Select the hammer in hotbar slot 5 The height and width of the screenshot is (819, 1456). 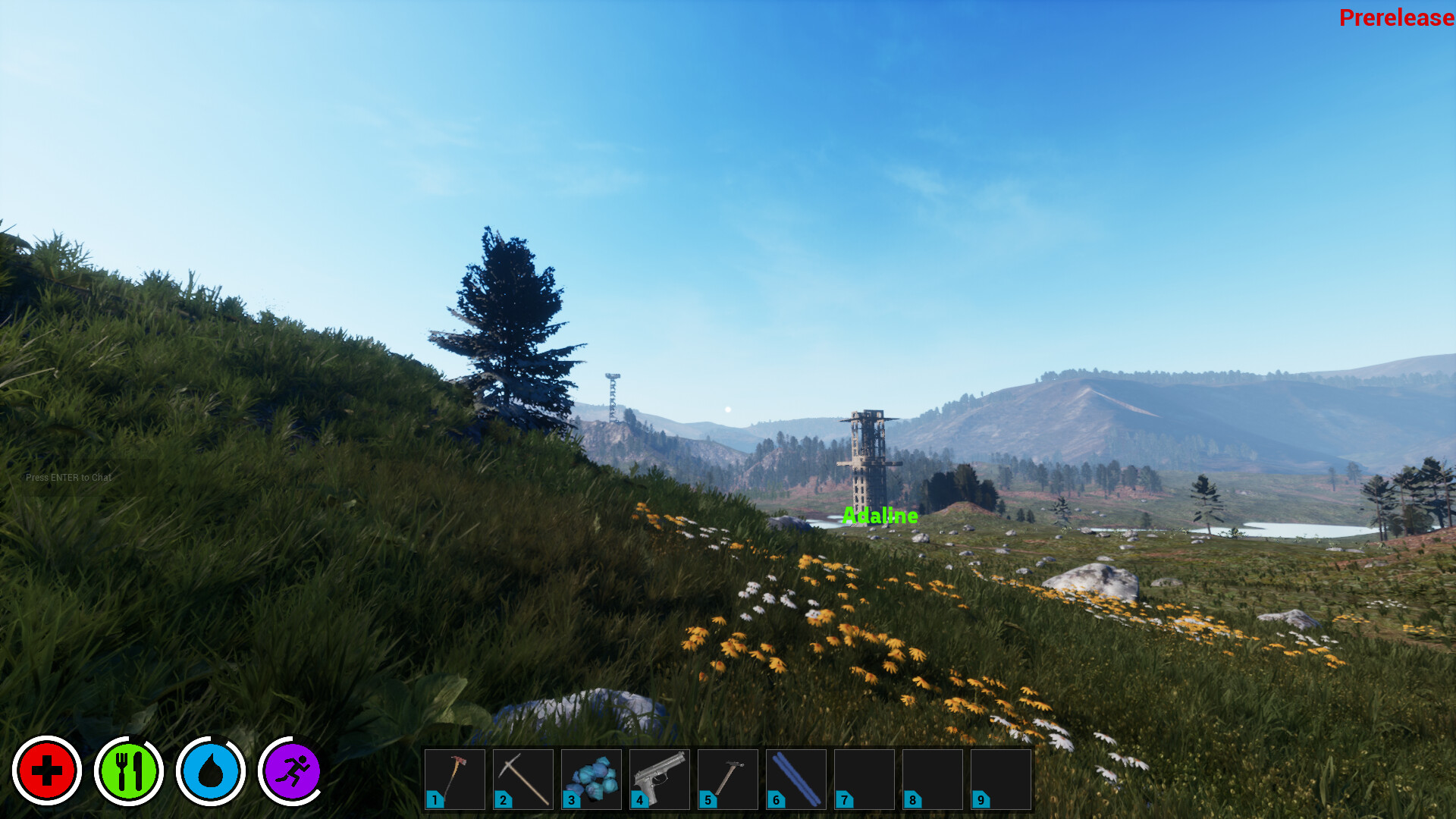coord(726,779)
